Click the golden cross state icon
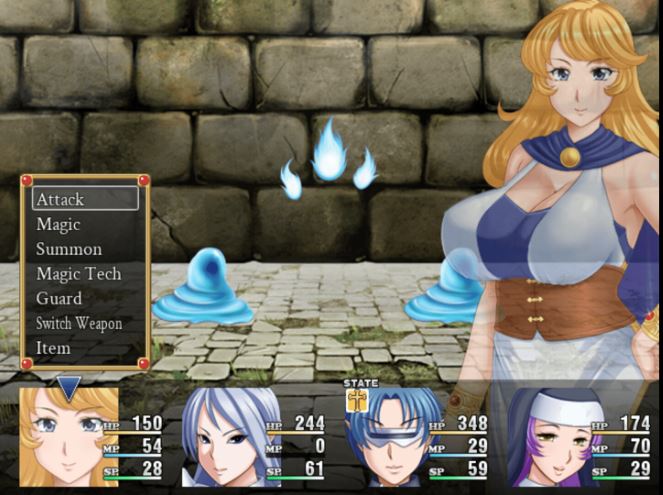Viewport: 663px width, 495px height. (x=359, y=400)
